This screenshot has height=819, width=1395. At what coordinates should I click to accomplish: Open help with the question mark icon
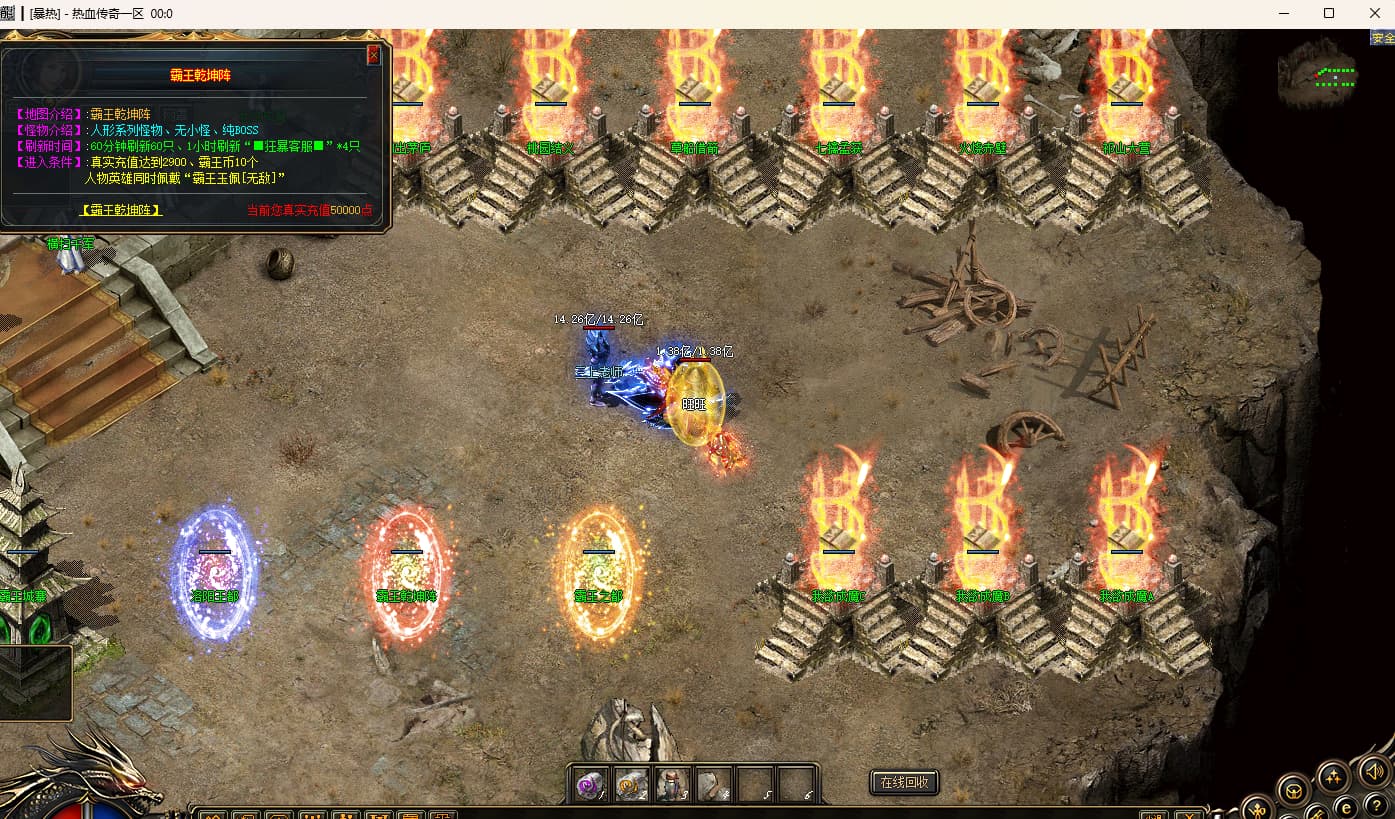coord(1375,808)
